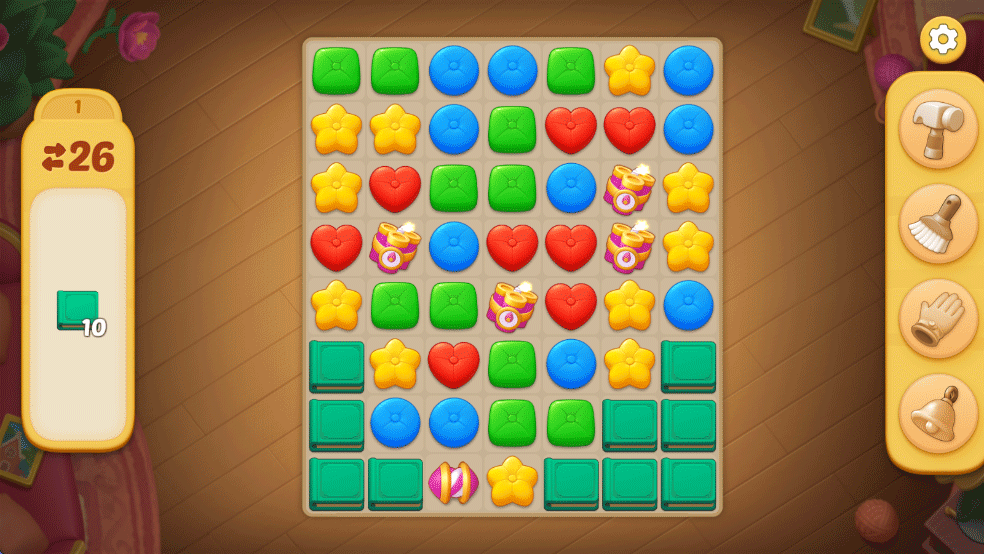Click the green book goal tracker
Image resolution: width=984 pixels, height=554 pixels.
coord(78,311)
